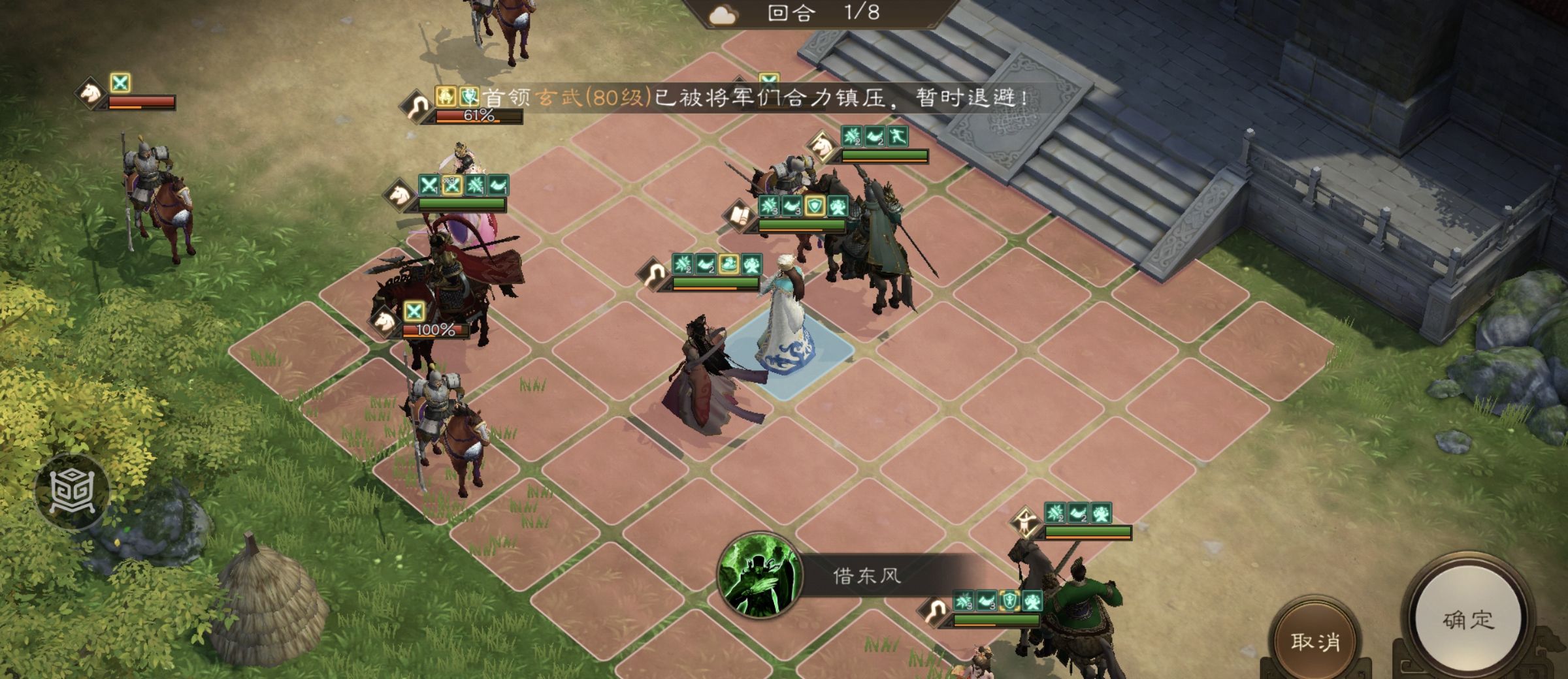The width and height of the screenshot is (1568, 679).
Task: Click the hook-shaped emblem beside the strategist's health bar
Action: [x=655, y=272]
